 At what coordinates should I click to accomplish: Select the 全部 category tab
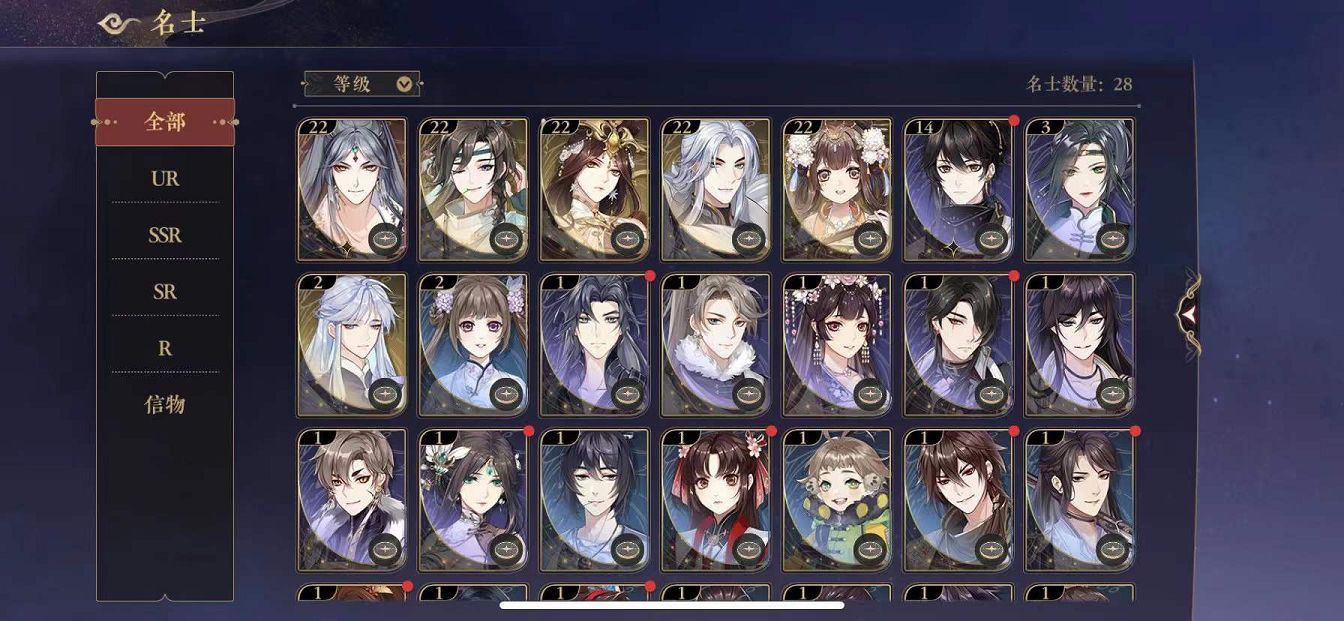pyautogui.click(x=165, y=122)
